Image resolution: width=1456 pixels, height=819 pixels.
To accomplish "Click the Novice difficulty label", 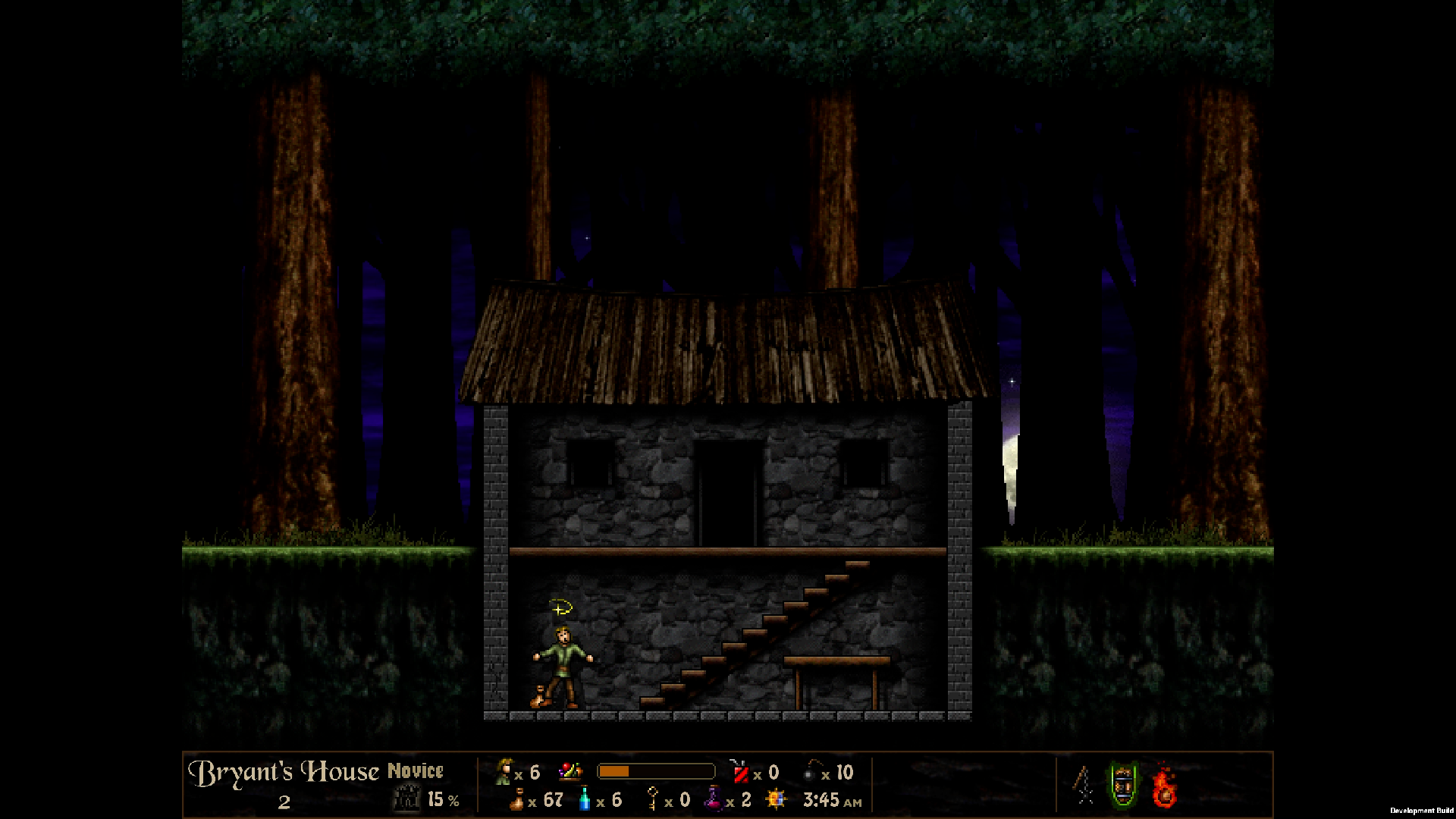I will coord(416,771).
